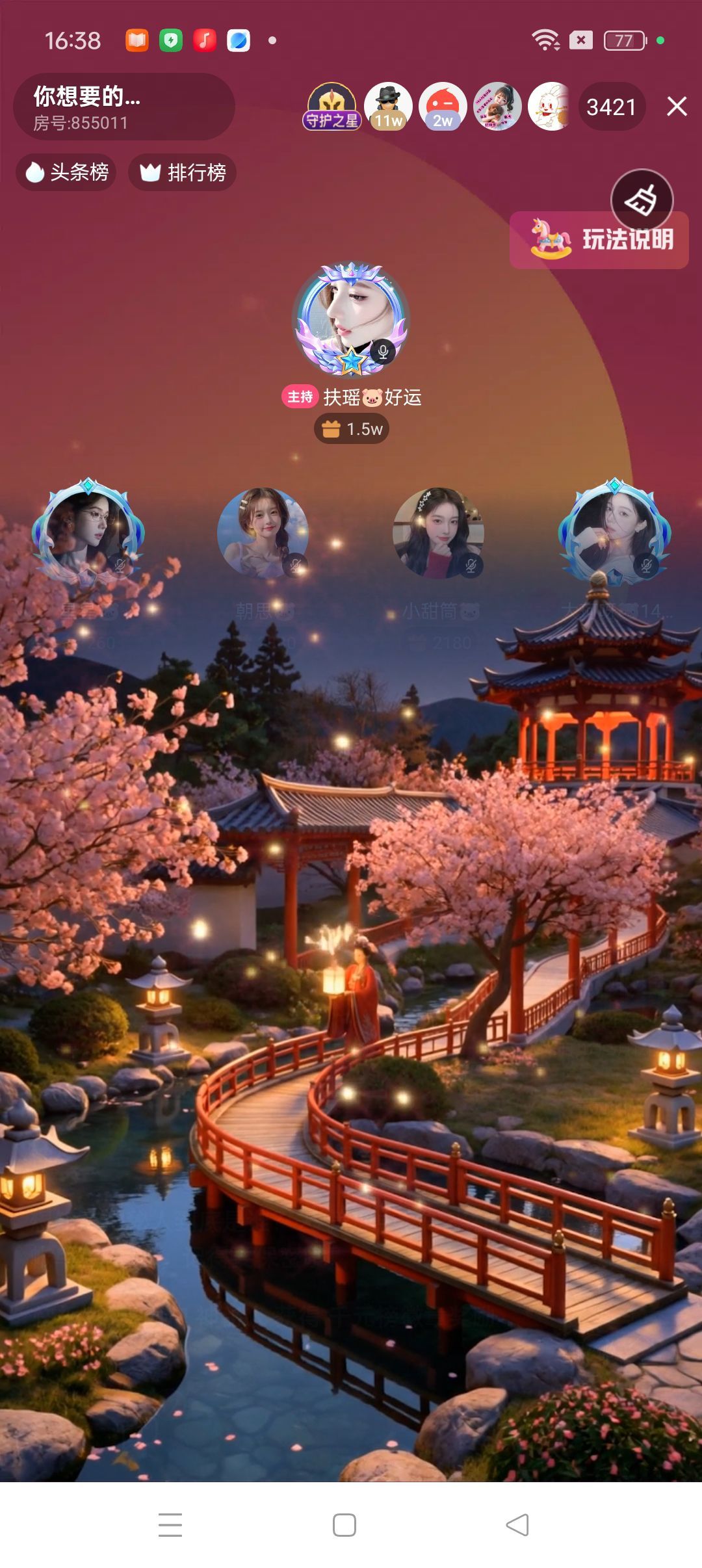This screenshot has height=1568, width=702.
Task: Open the 玩法说明 gameplay instructions
Action: coord(599,240)
